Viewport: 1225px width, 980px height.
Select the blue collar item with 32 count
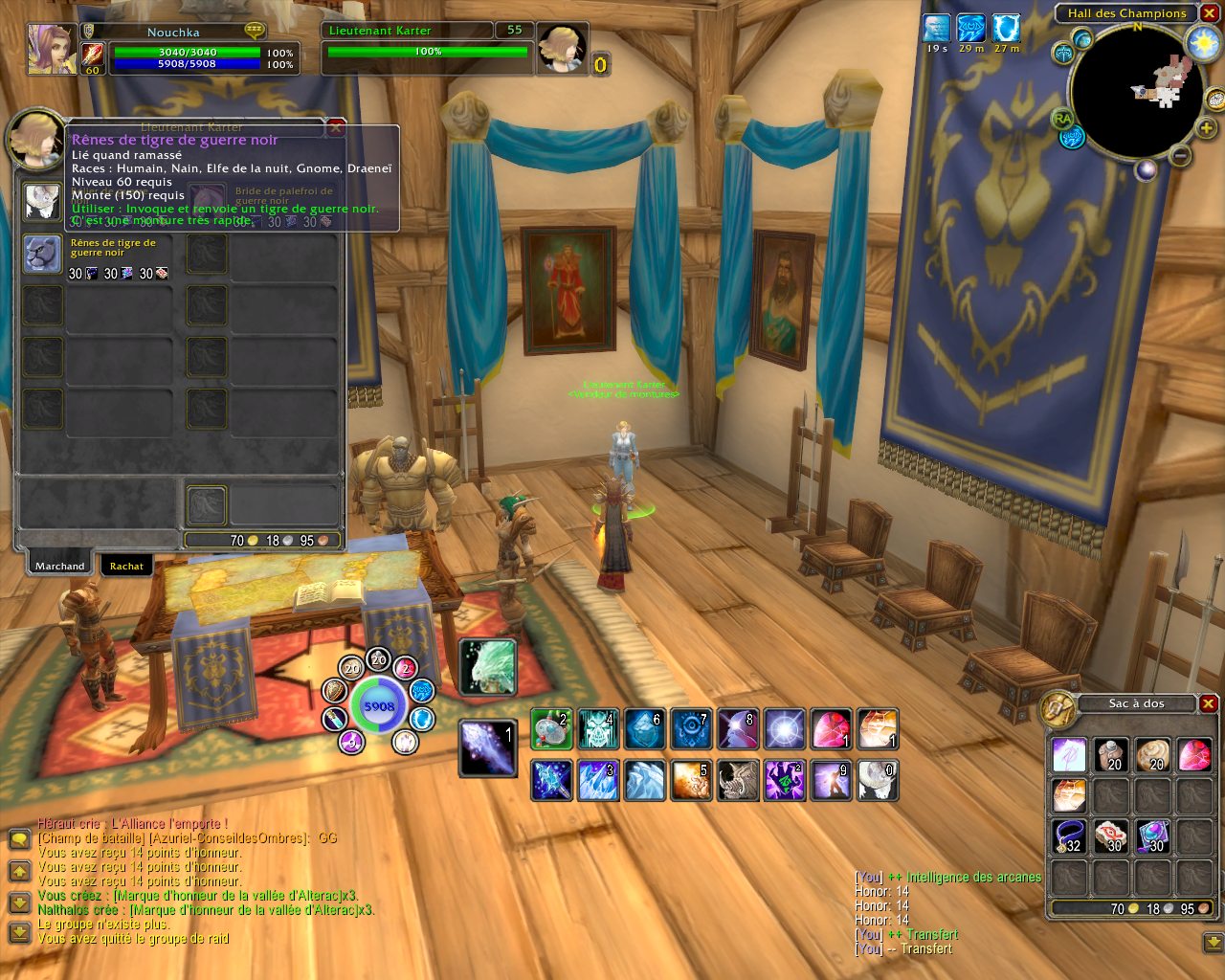[x=1068, y=836]
